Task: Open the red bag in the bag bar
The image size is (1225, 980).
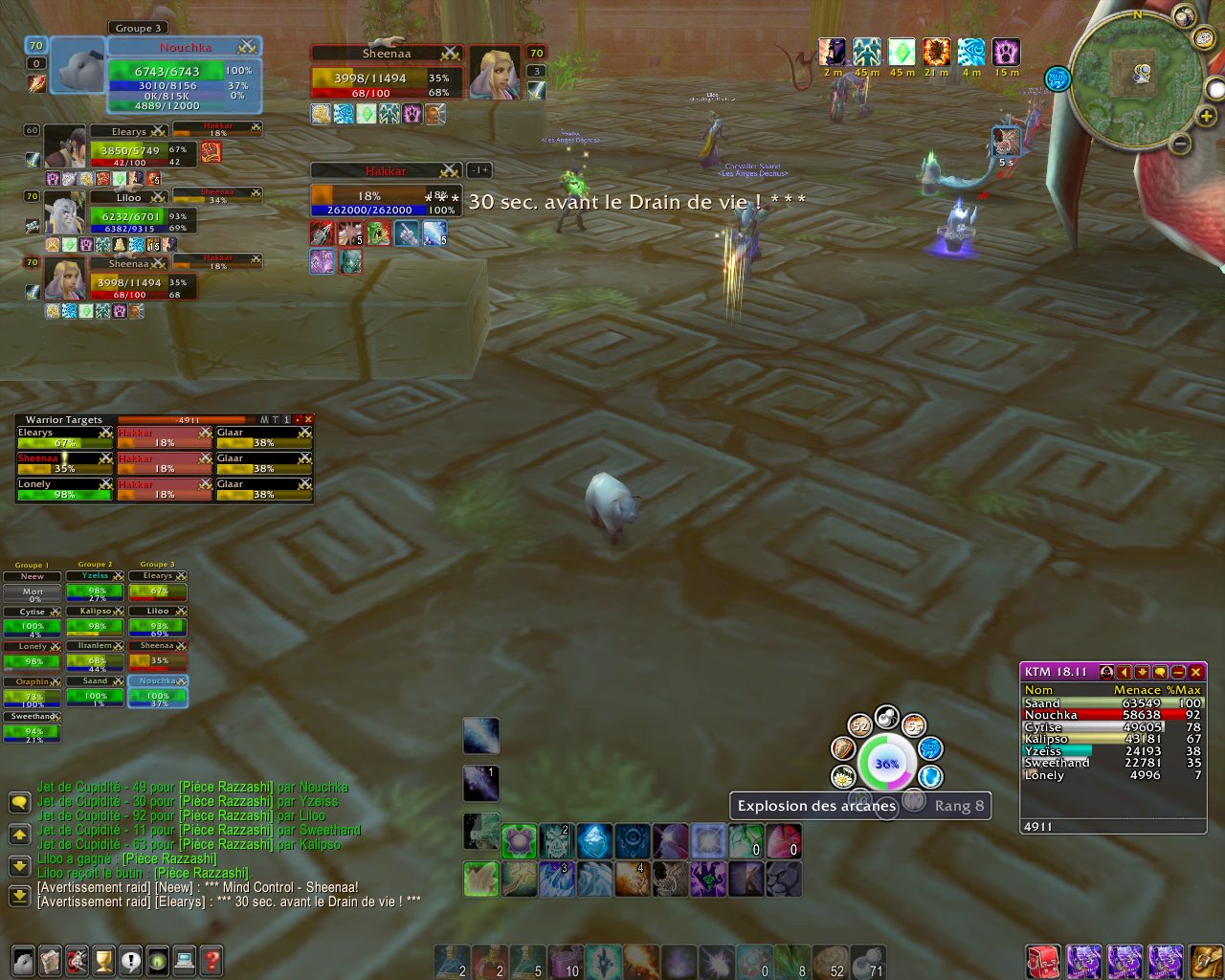Action: click(x=1042, y=961)
